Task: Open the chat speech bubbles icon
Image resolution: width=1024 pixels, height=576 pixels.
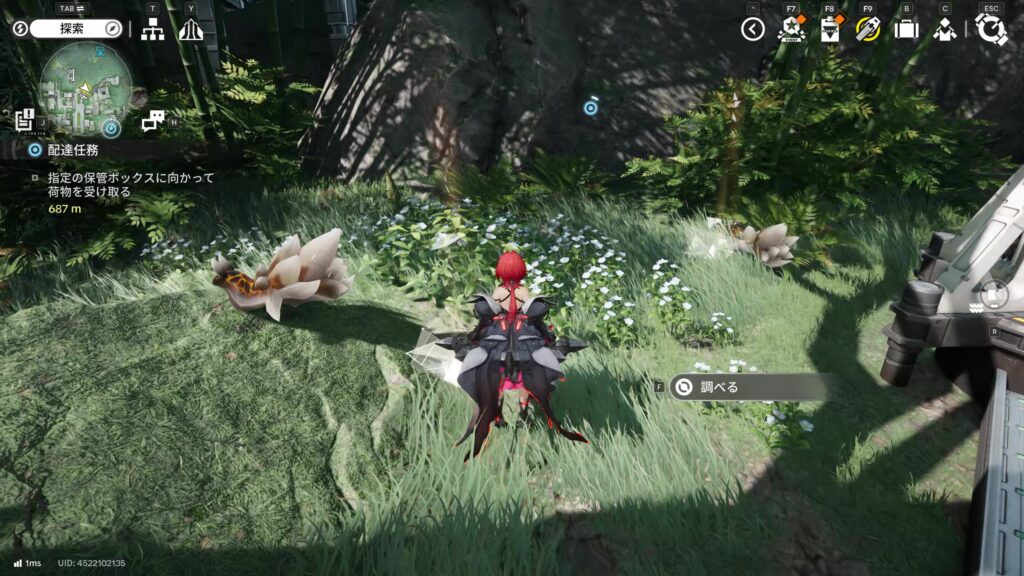Action: (152, 122)
